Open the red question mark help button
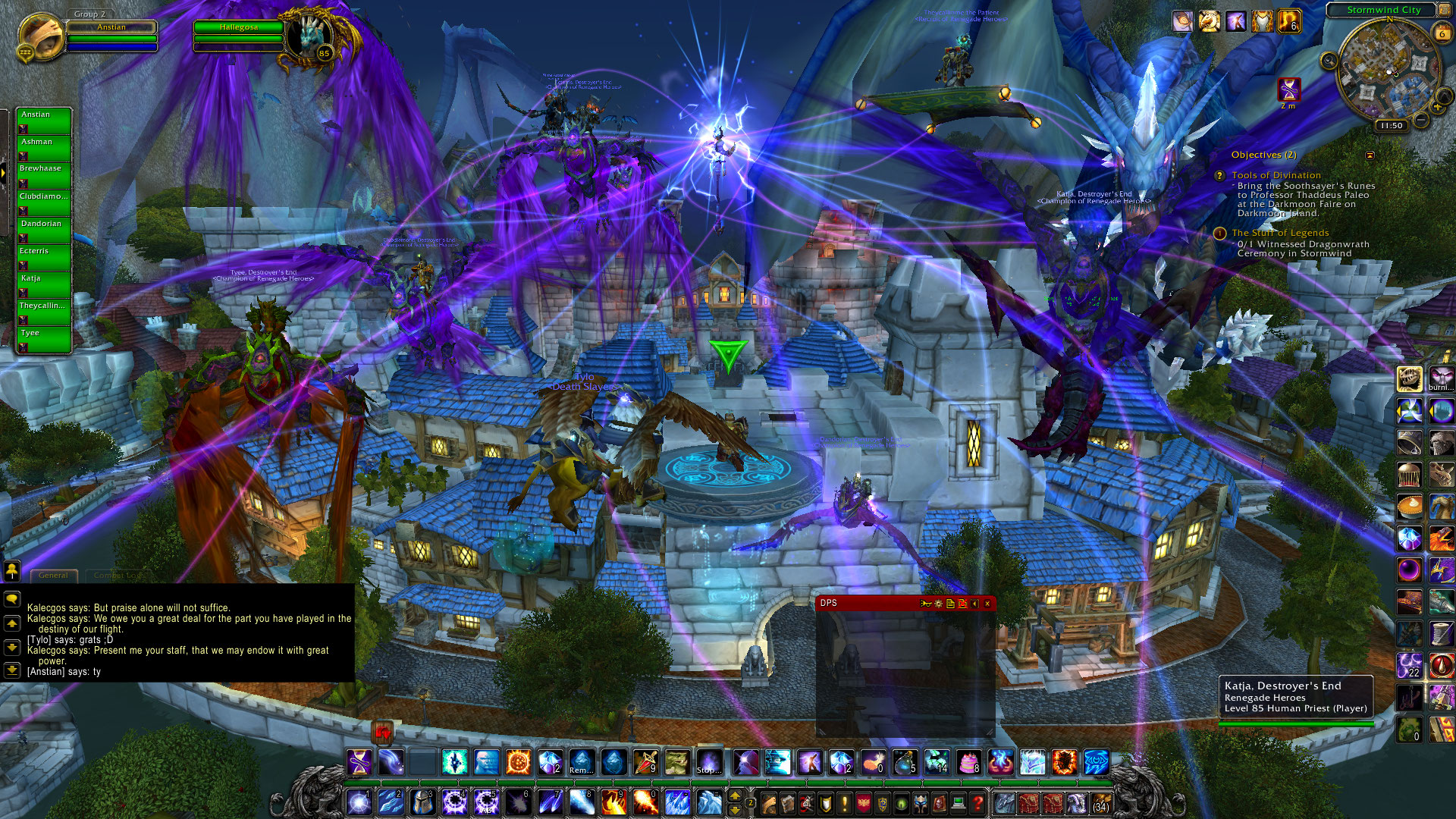Viewport: 1456px width, 819px height. click(x=978, y=802)
